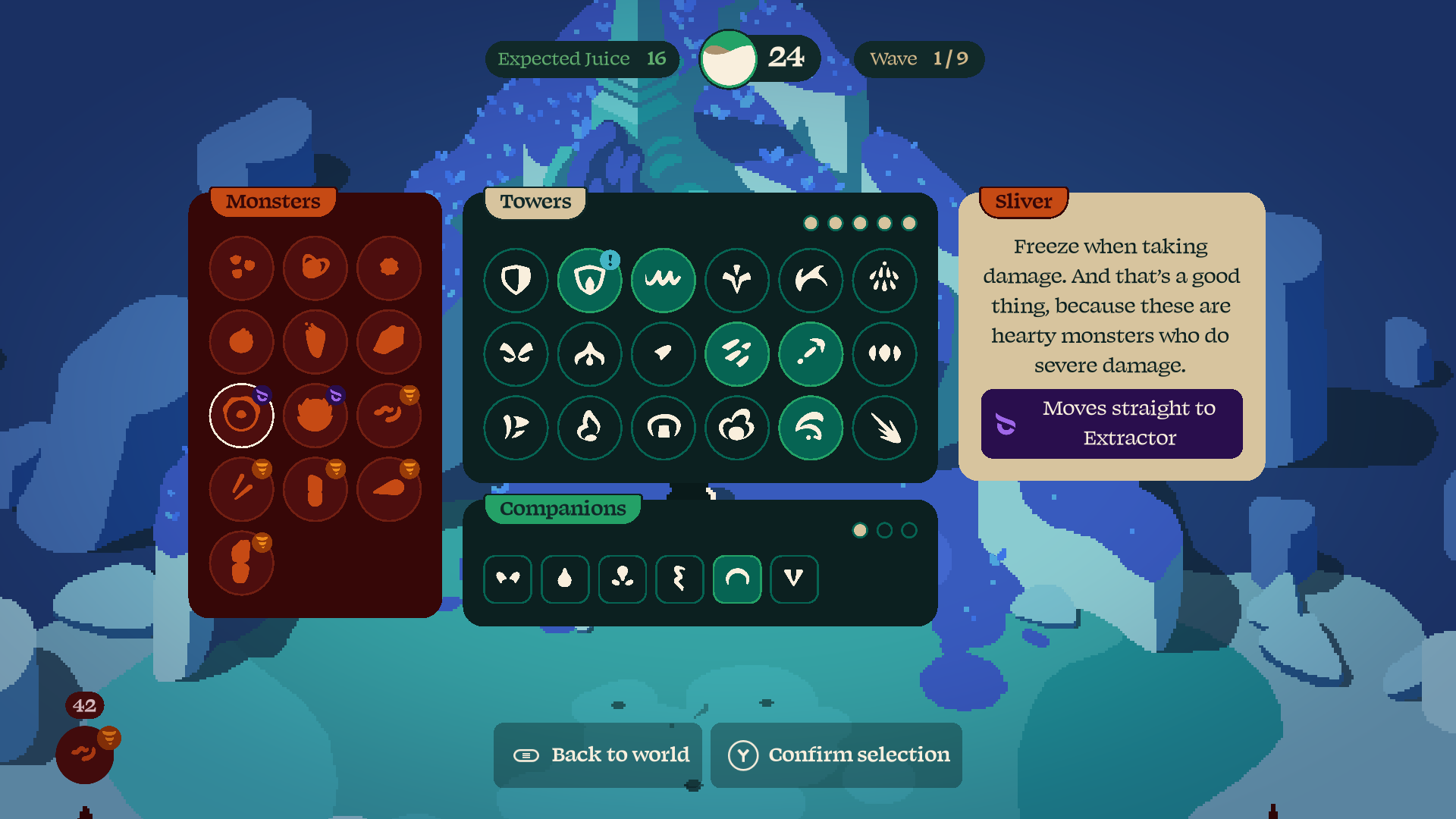Choose the signal wave tower icon

(x=811, y=428)
